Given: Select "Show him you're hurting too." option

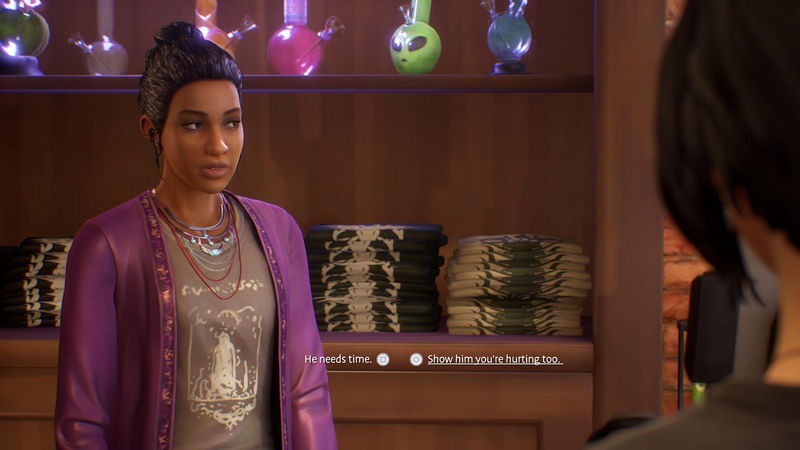Looking at the screenshot, I should point(494,359).
